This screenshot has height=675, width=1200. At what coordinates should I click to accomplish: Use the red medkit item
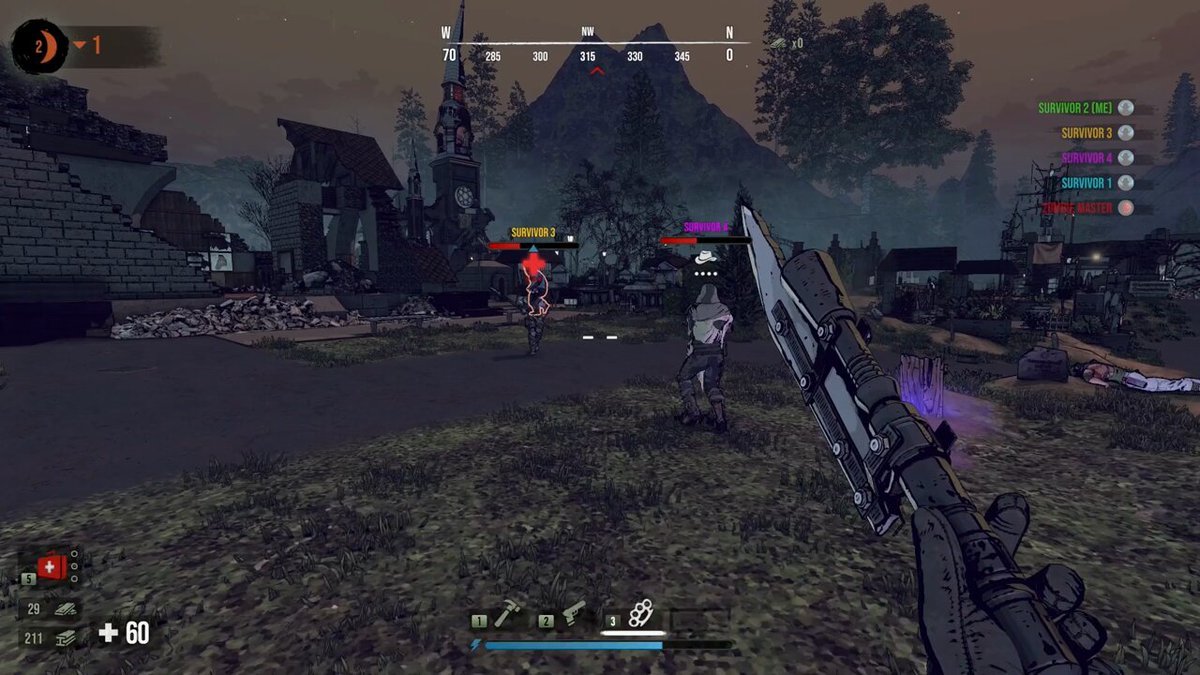click(52, 567)
